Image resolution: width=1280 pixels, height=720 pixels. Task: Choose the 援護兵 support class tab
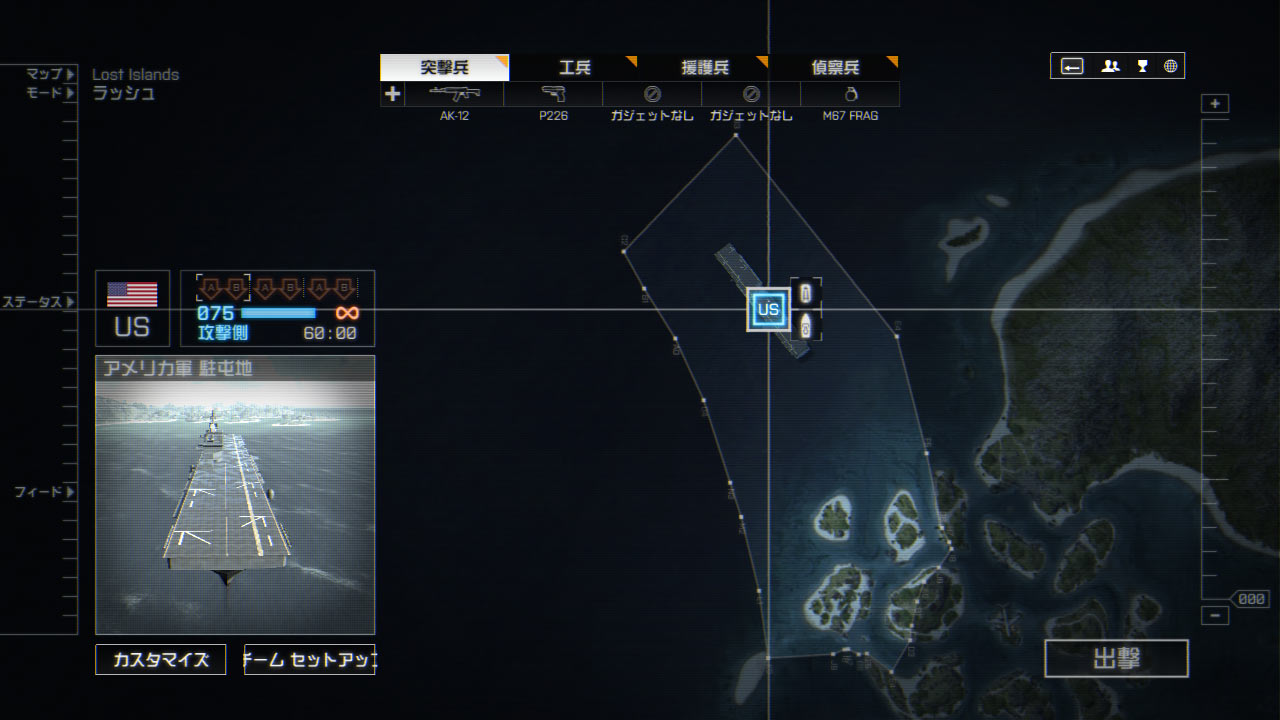pyautogui.click(x=705, y=68)
